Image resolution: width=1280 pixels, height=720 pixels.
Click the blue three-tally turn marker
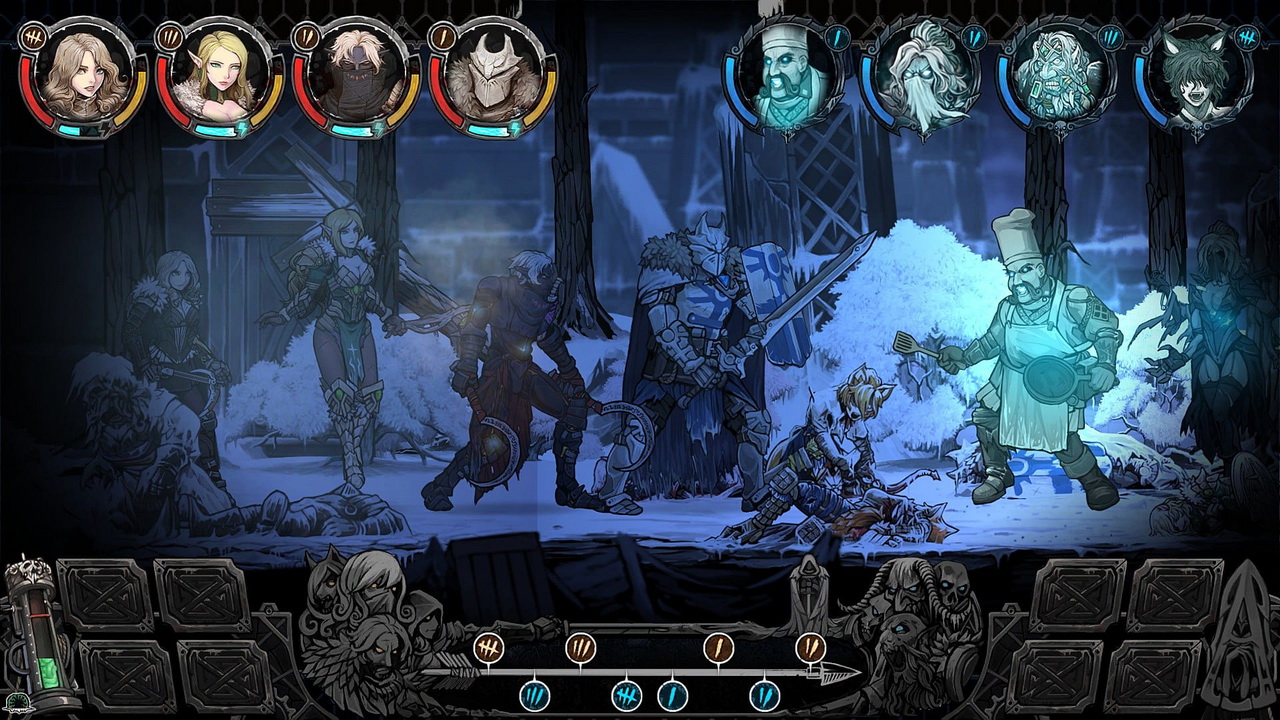click(x=535, y=694)
